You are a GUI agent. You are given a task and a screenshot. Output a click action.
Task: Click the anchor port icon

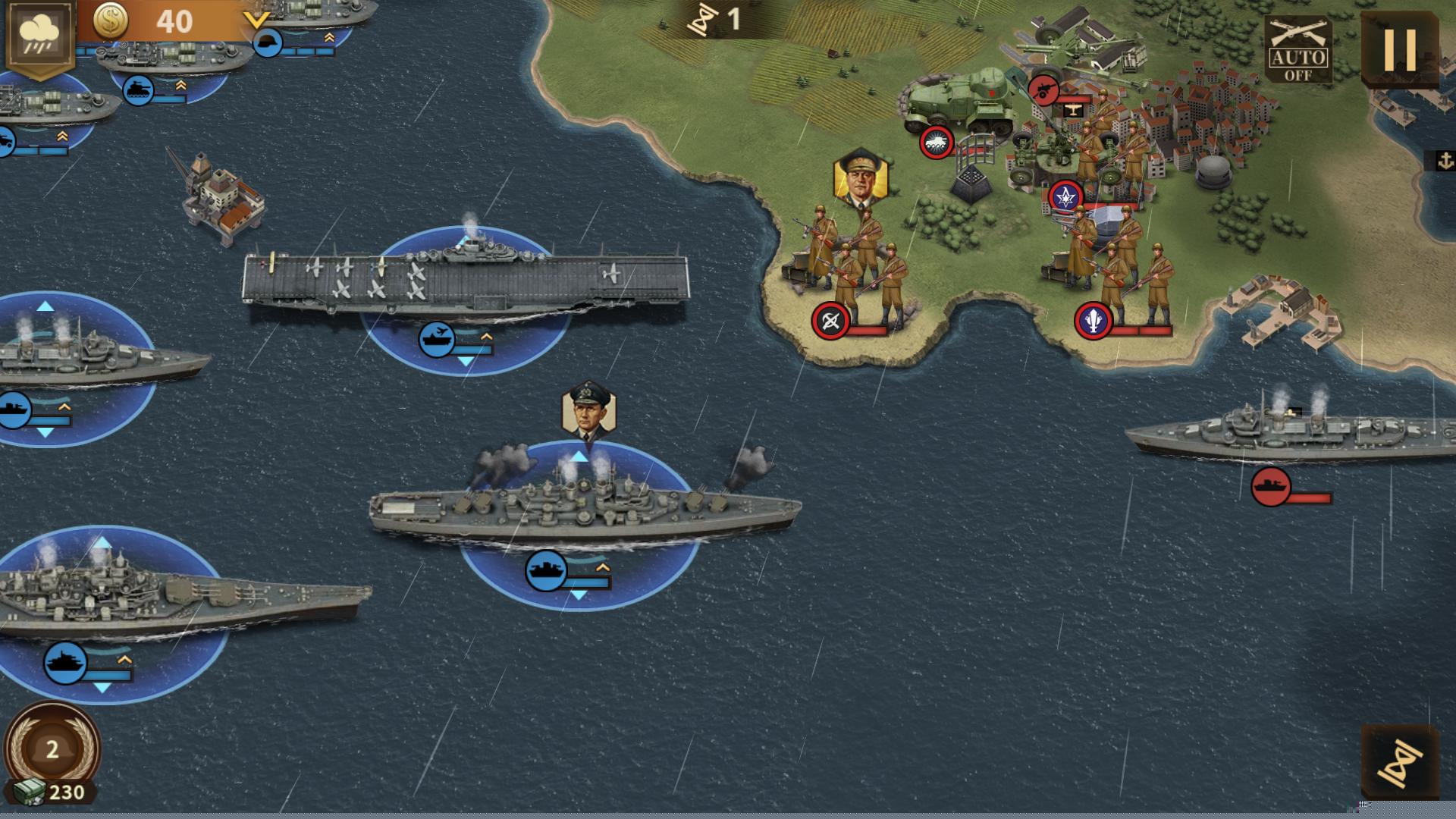coord(1445,161)
